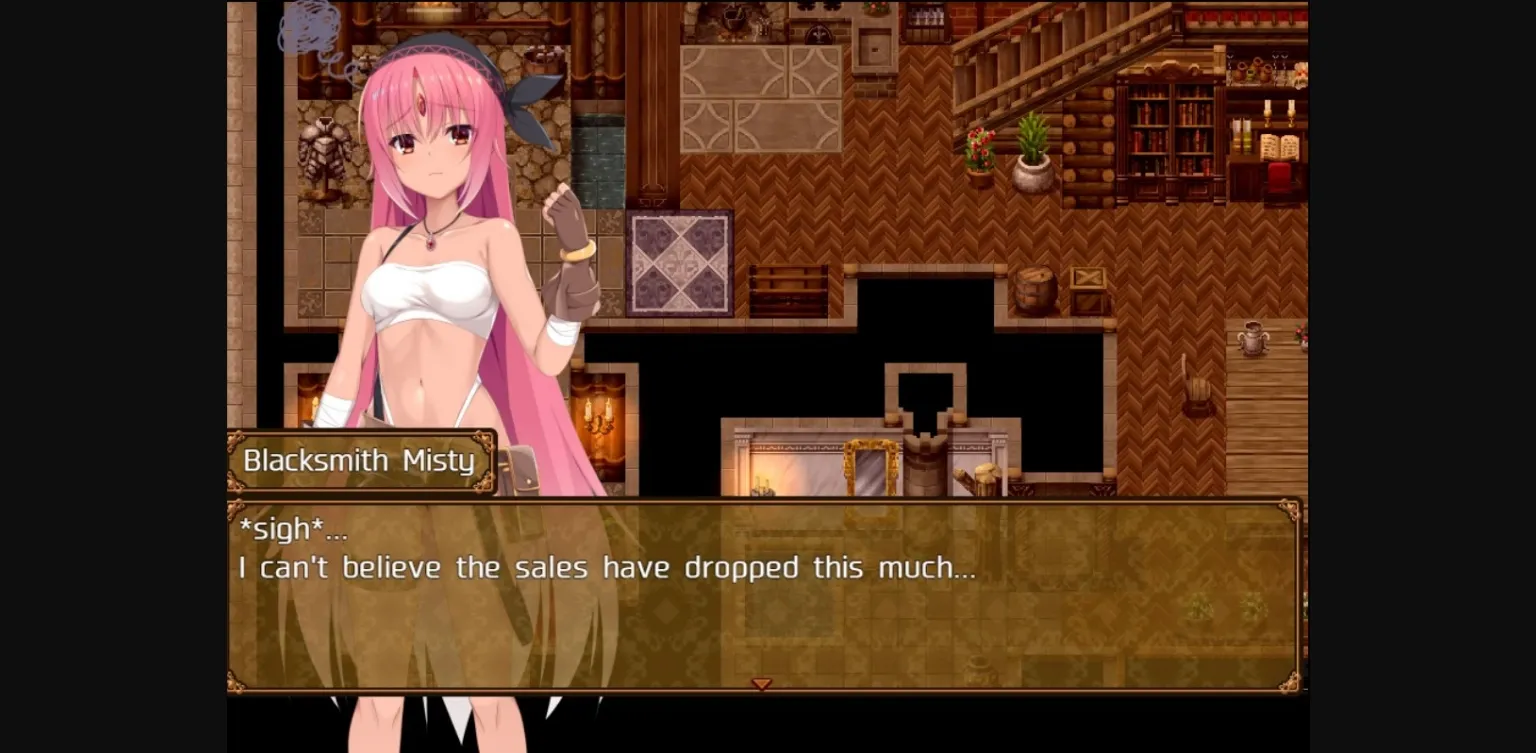The image size is (1536, 753).
Task: Click the jug on the right walkway
Action: [x=1255, y=340]
